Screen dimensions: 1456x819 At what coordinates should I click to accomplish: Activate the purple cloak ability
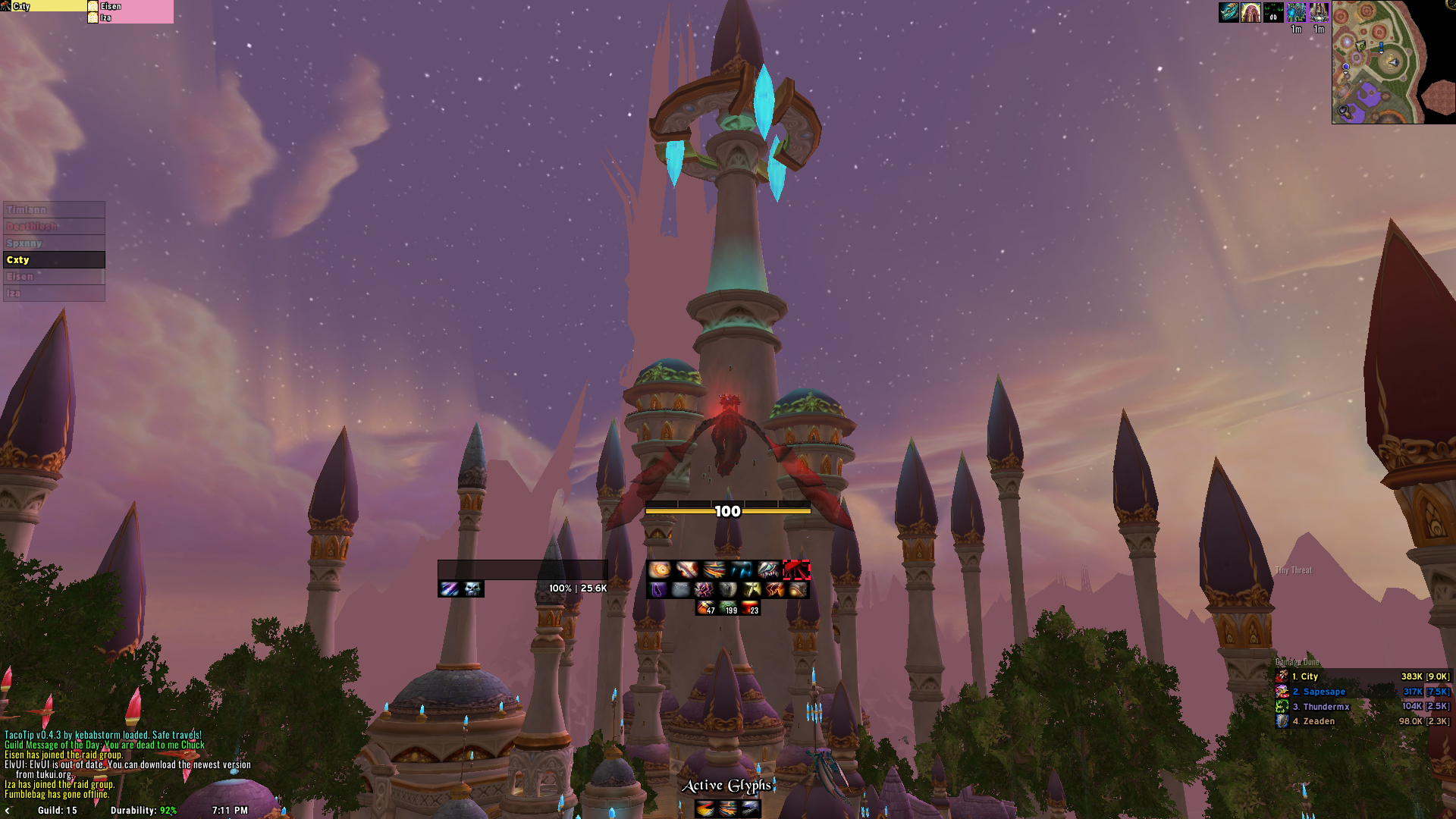[657, 589]
